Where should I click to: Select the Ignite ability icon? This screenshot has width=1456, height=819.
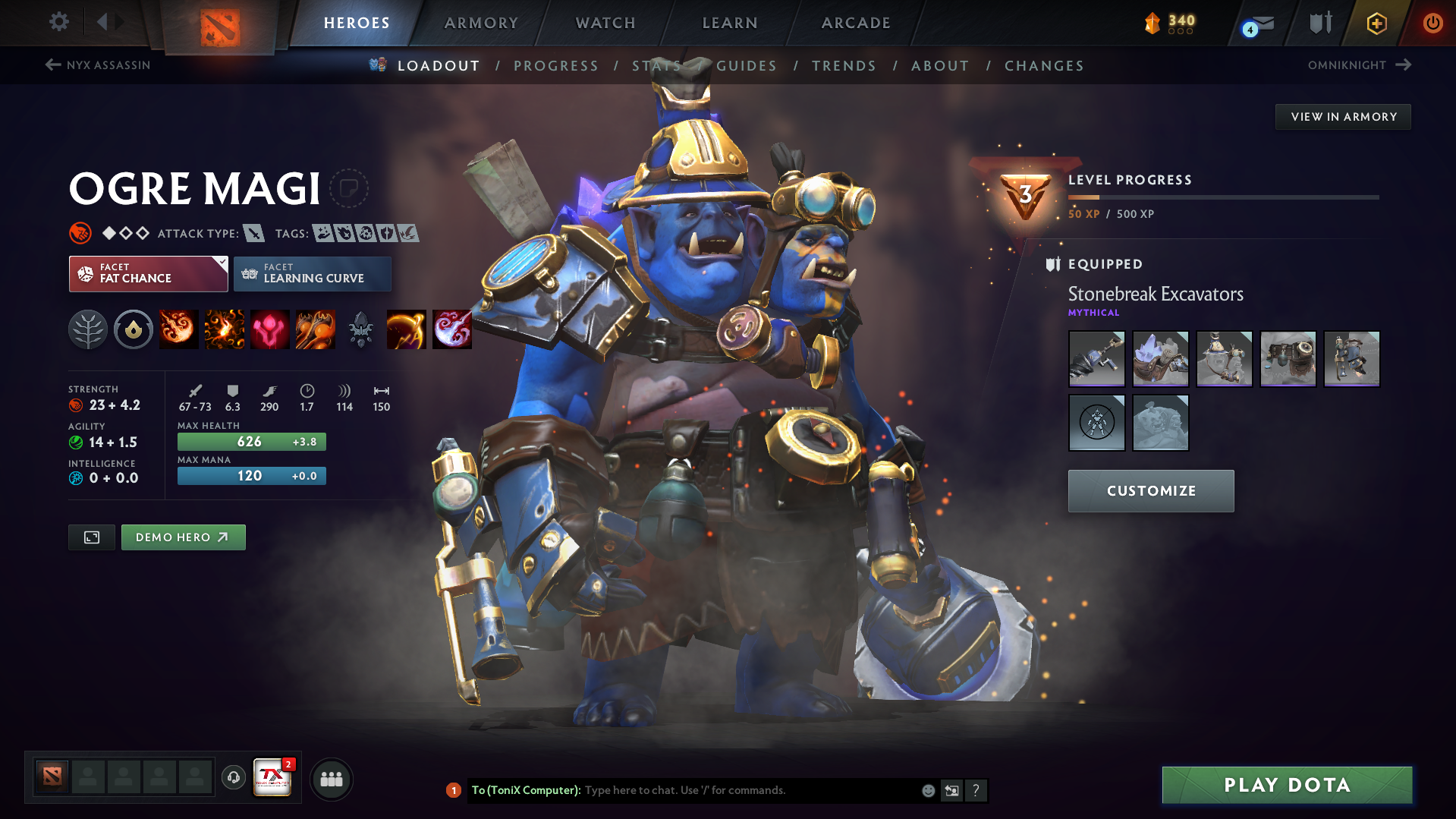224,329
